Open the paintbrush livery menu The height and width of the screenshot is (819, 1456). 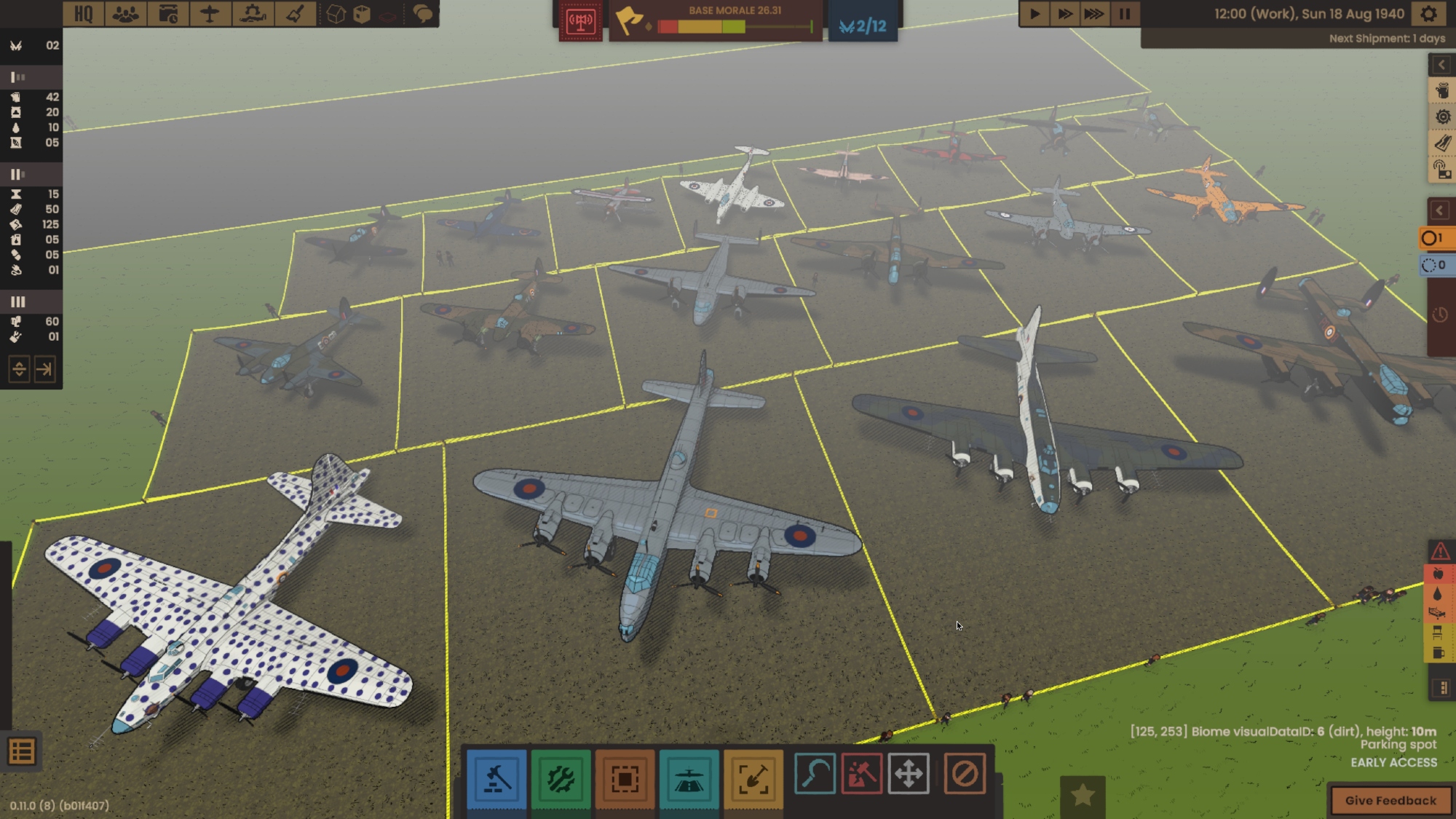coord(295,14)
